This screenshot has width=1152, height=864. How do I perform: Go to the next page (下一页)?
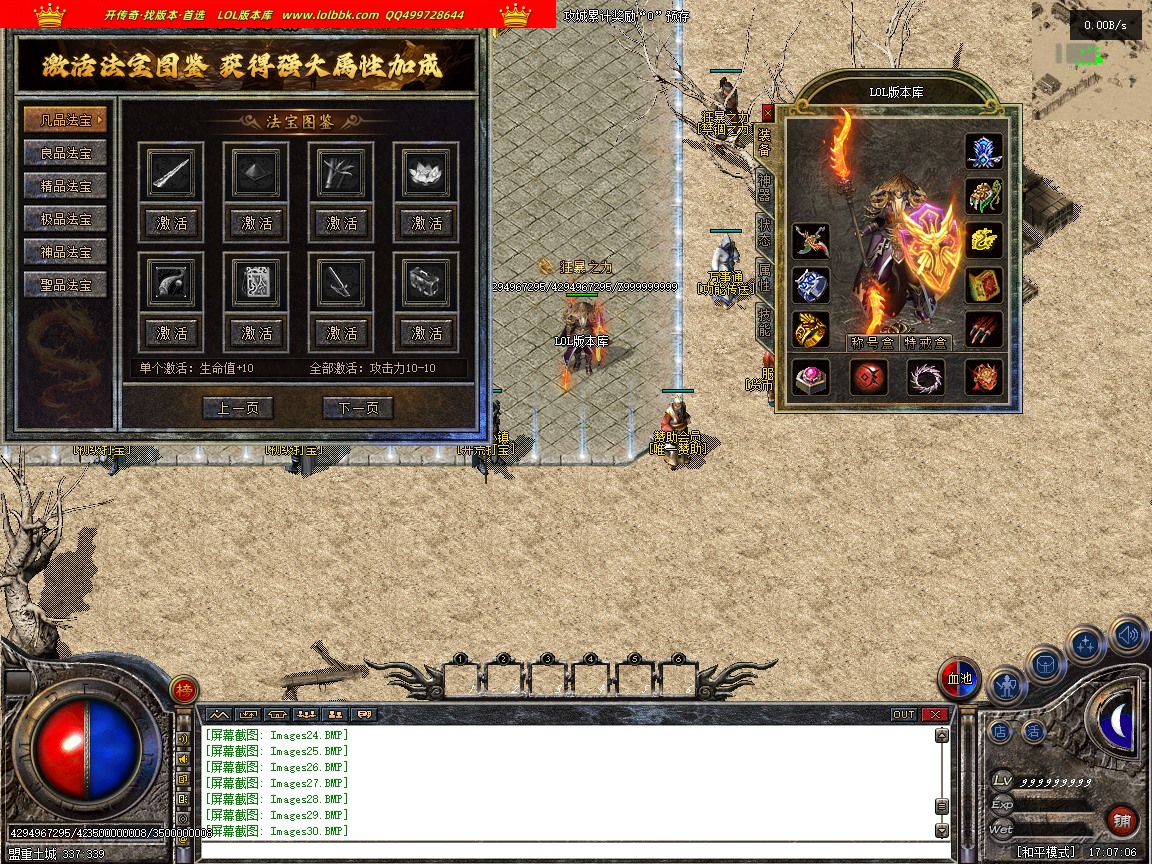[357, 407]
